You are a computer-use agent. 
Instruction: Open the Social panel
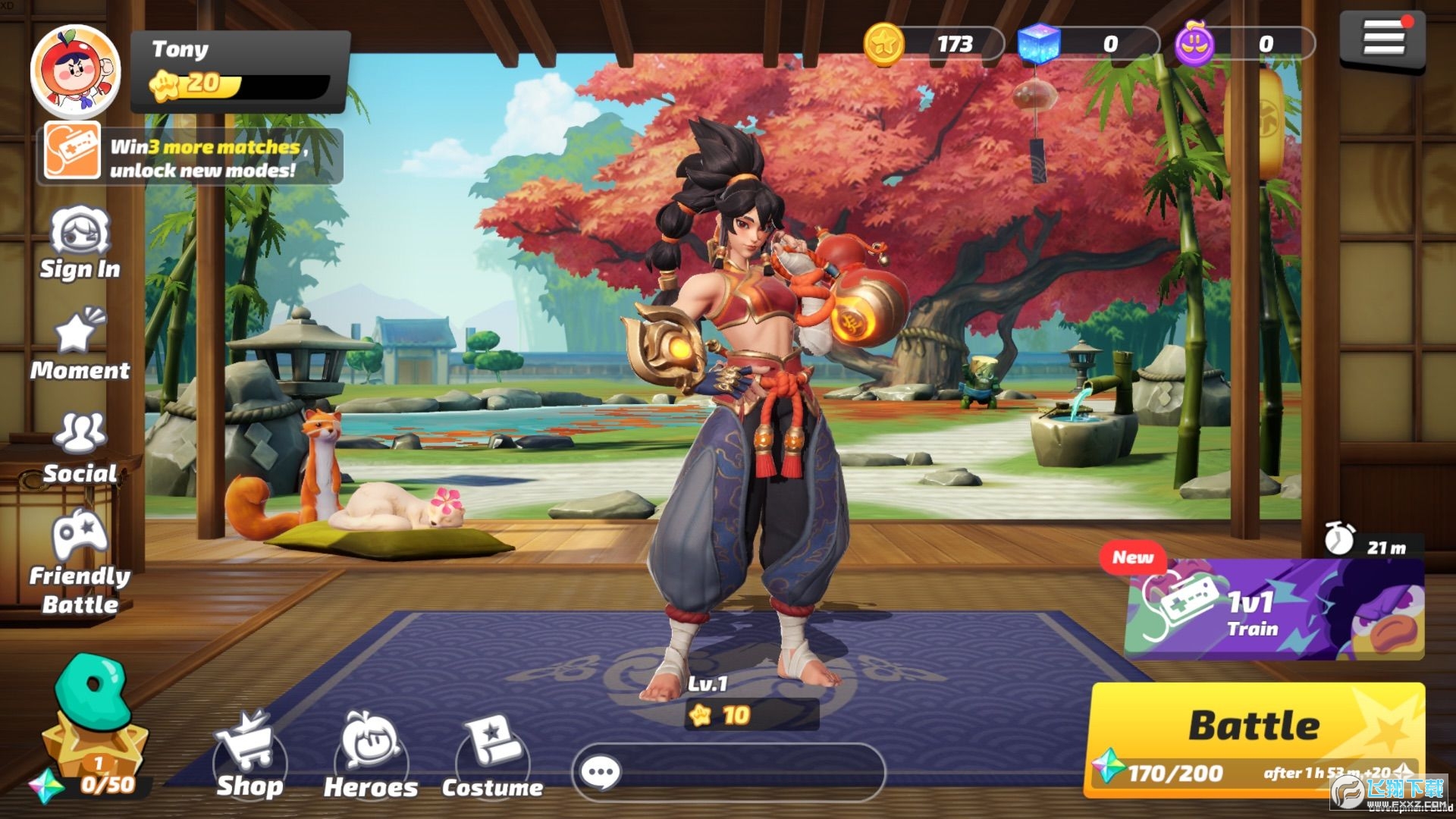80,447
